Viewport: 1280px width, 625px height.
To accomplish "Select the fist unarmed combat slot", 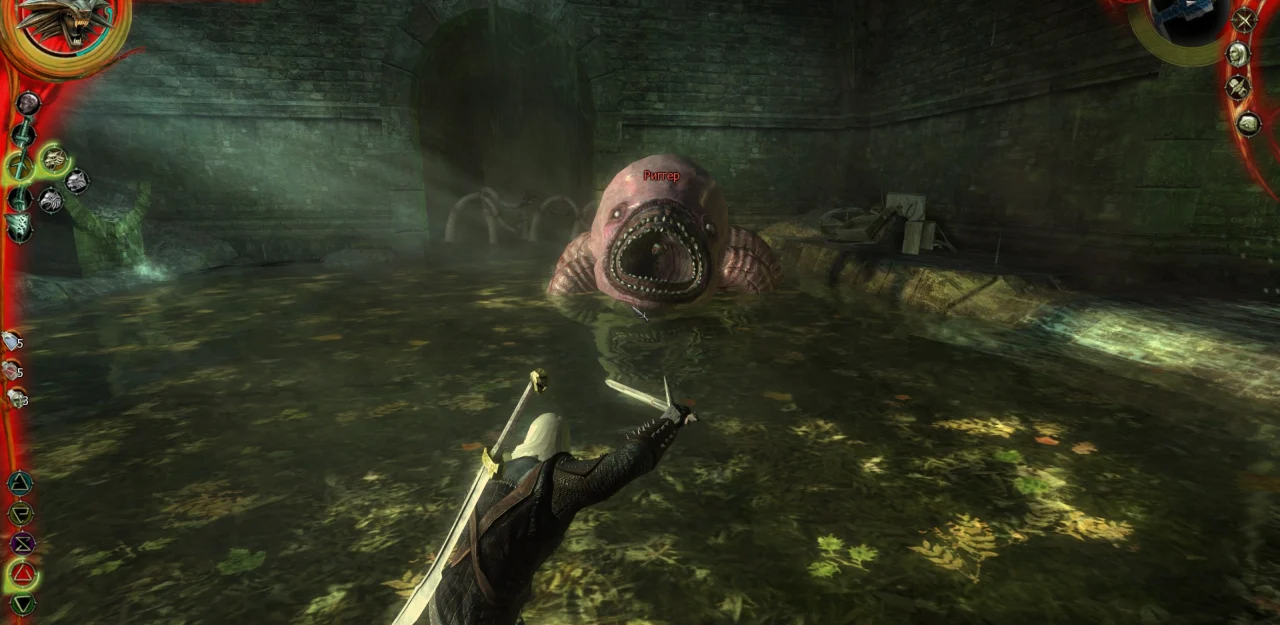I will 27,103.
